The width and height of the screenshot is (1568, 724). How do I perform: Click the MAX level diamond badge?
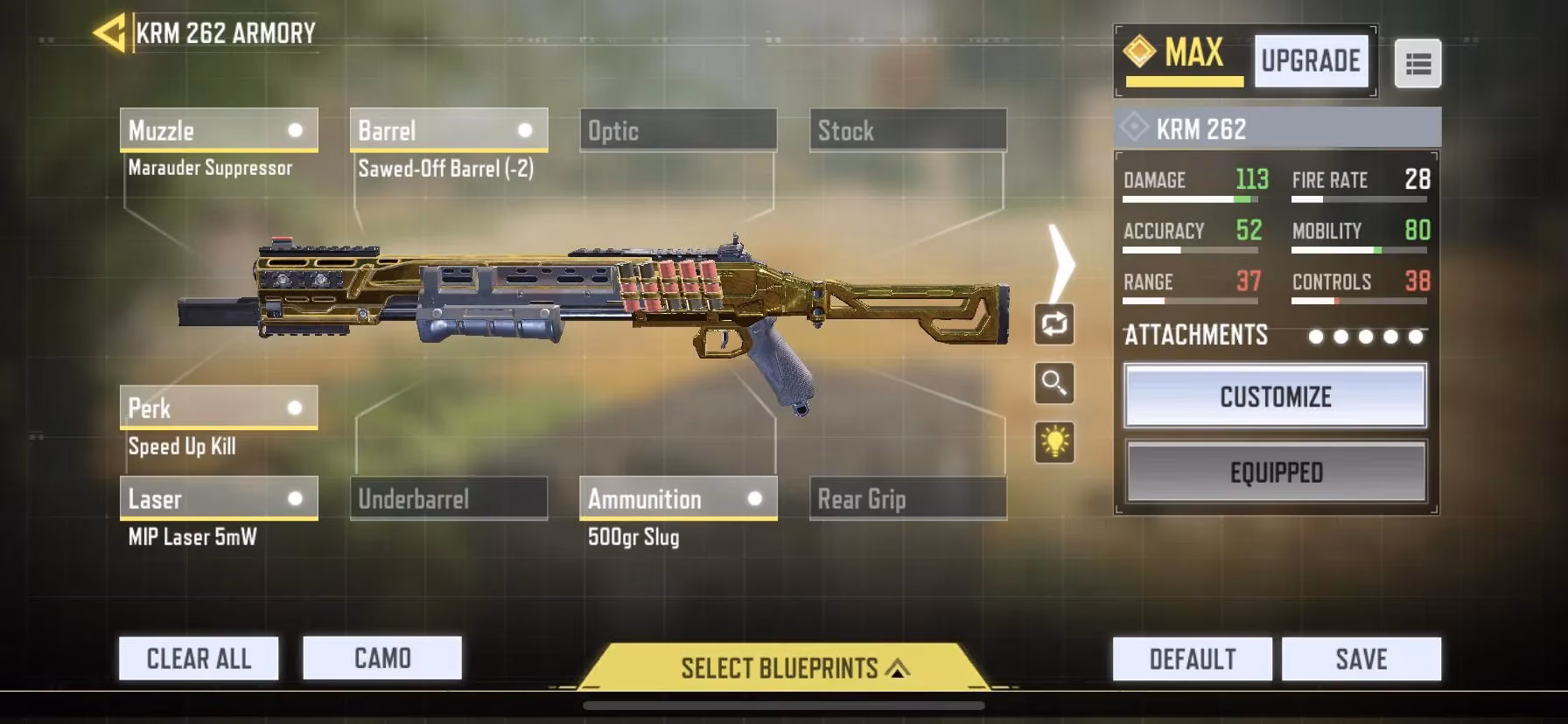tap(1138, 52)
